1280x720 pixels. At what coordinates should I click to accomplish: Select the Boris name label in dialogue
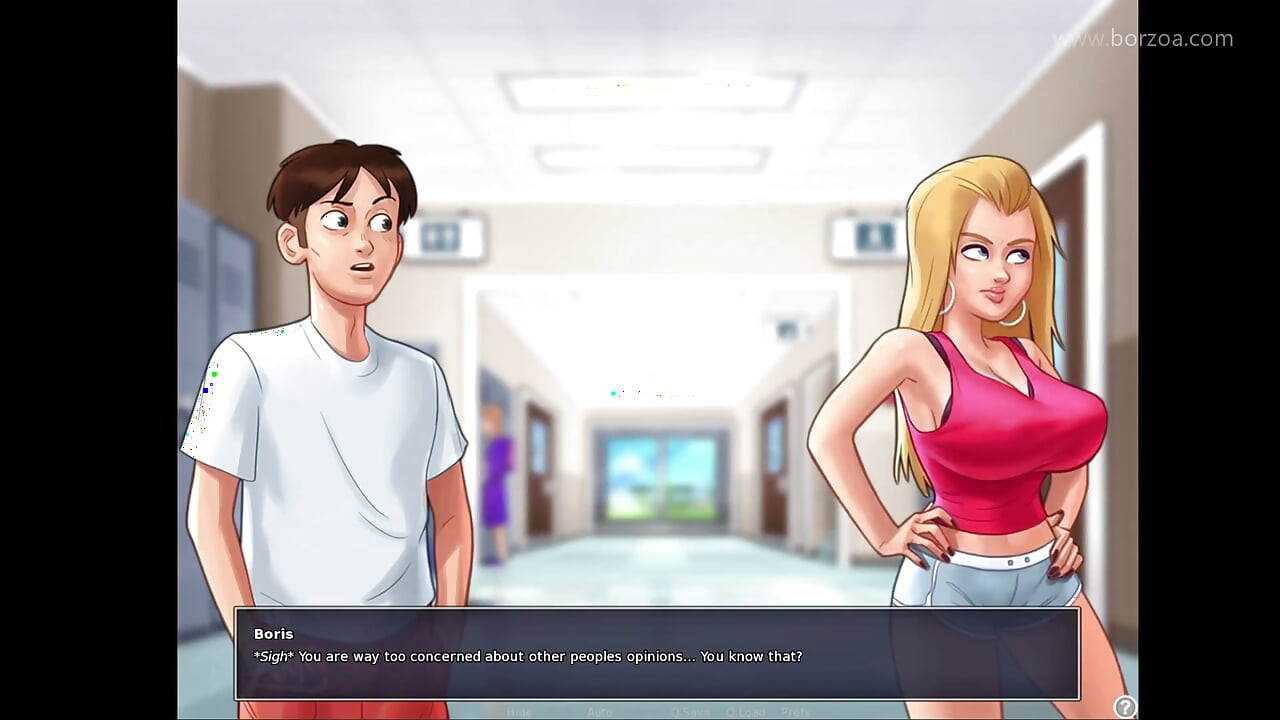273,633
